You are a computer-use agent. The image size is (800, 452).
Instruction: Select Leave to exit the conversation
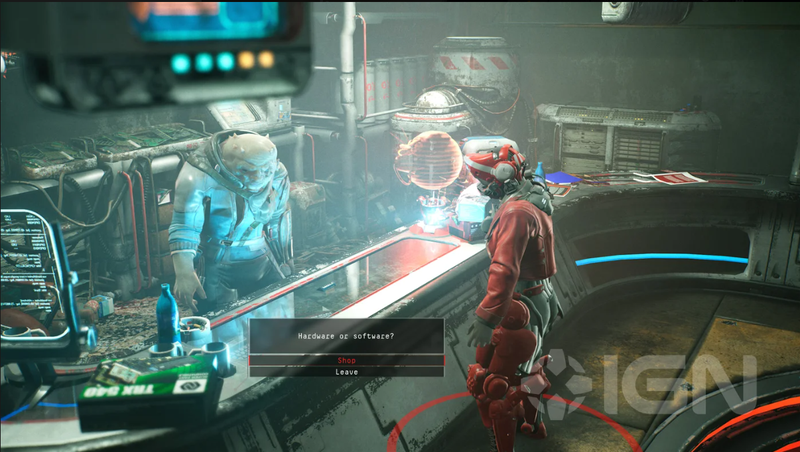click(x=346, y=372)
